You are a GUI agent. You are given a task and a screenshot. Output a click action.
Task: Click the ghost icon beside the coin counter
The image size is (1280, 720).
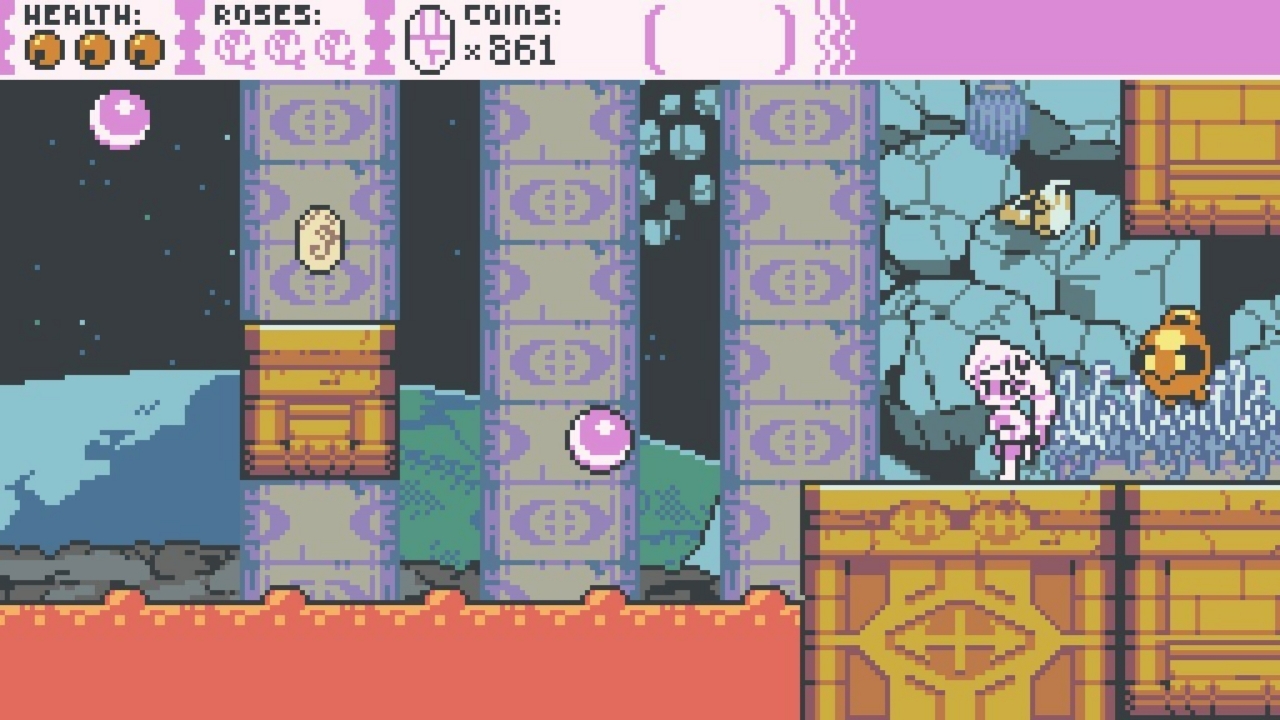coord(429,38)
